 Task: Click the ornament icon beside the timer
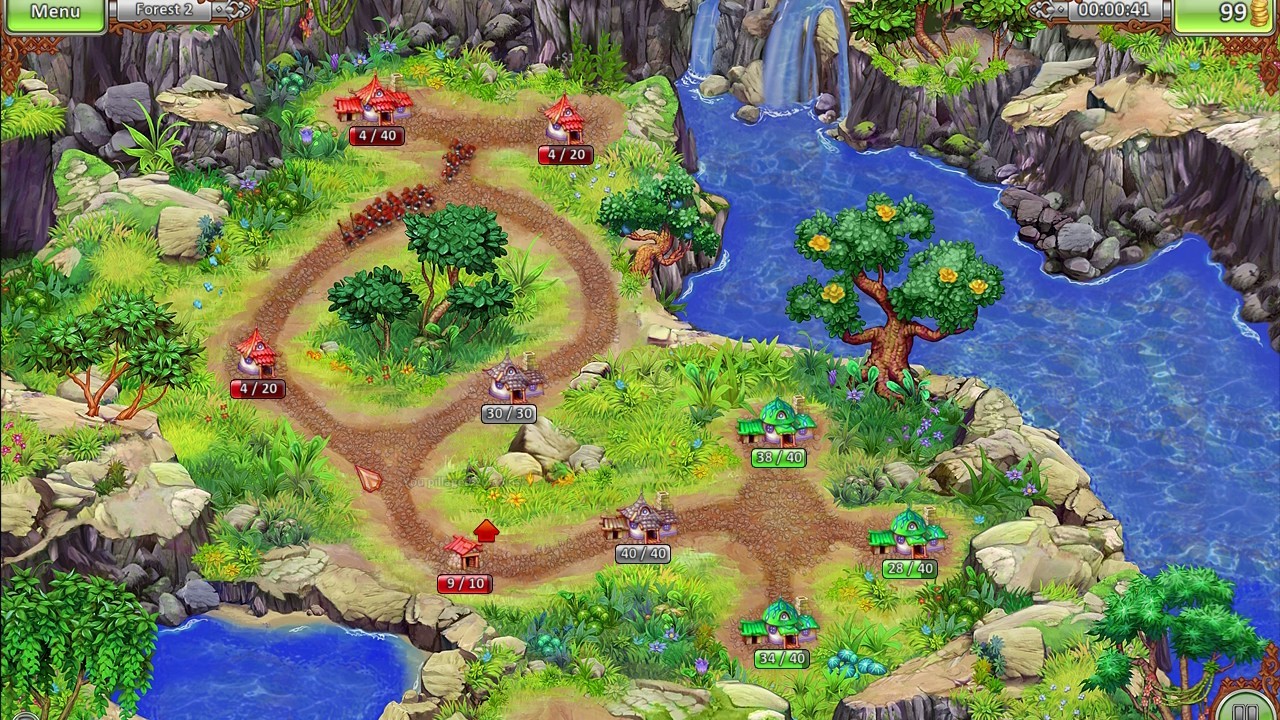tap(1040, 9)
